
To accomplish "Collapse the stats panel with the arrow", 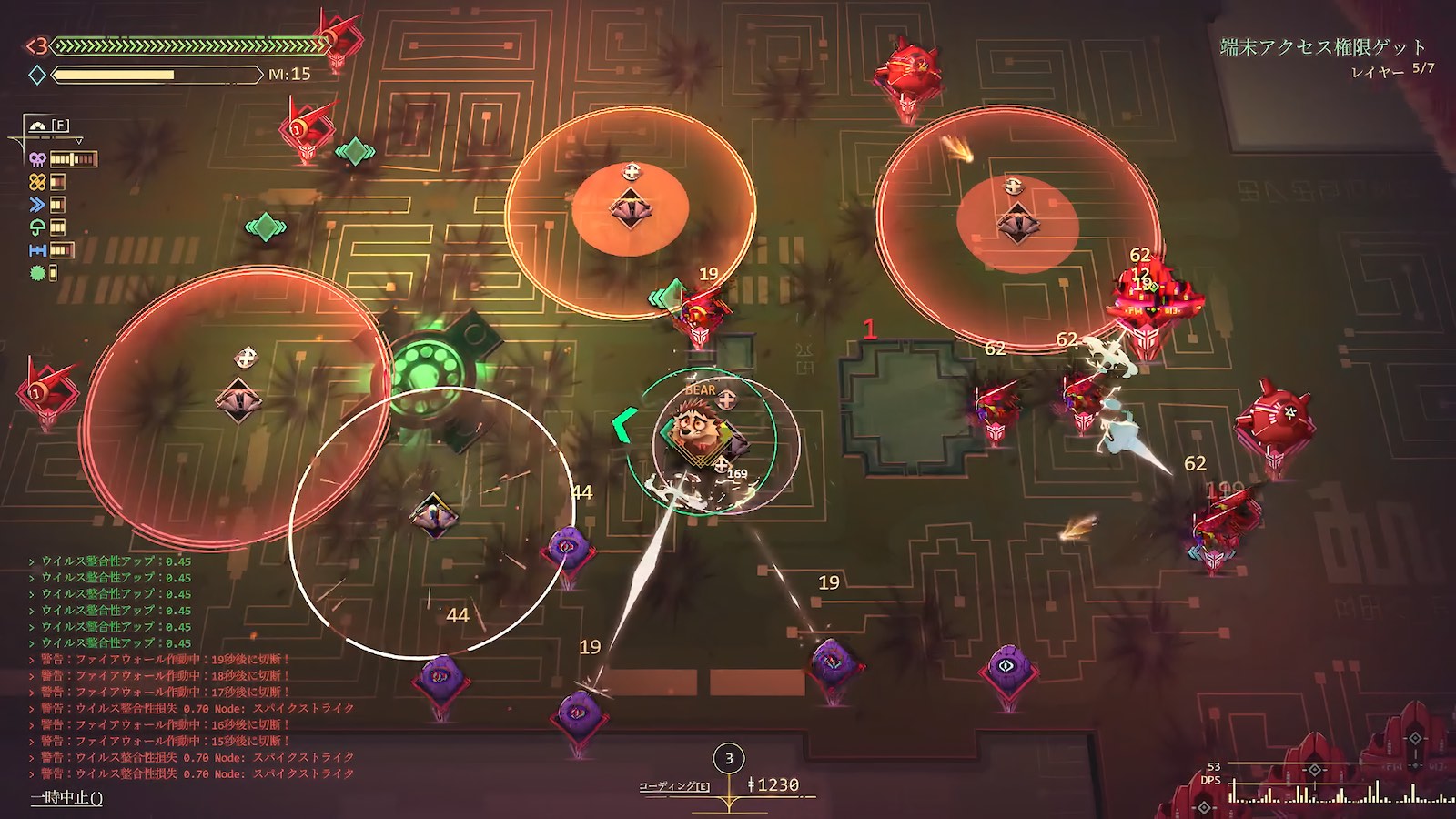I will pos(79,141).
